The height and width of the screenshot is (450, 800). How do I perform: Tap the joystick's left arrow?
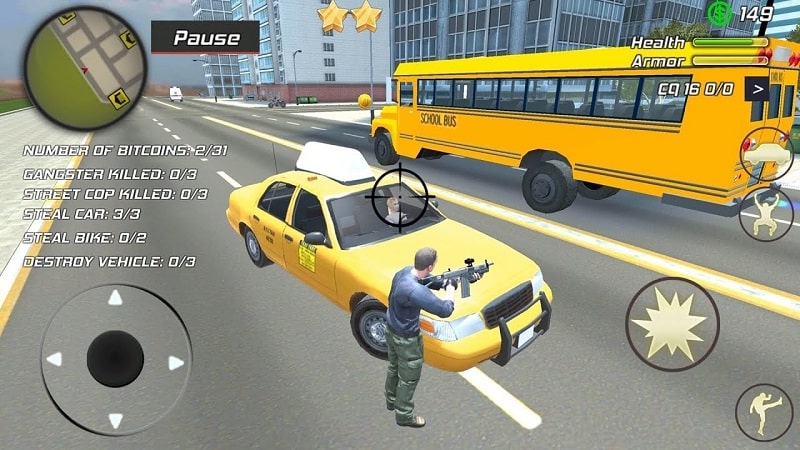tap(54, 359)
